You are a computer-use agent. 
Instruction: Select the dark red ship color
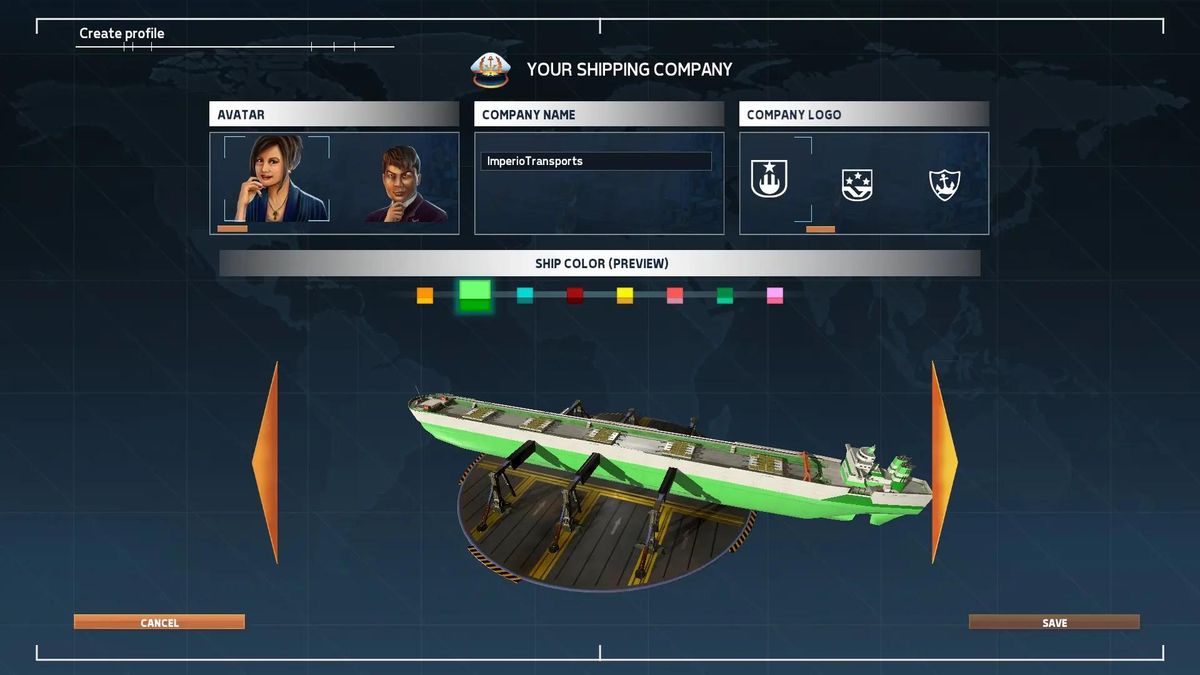pyautogui.click(x=575, y=295)
